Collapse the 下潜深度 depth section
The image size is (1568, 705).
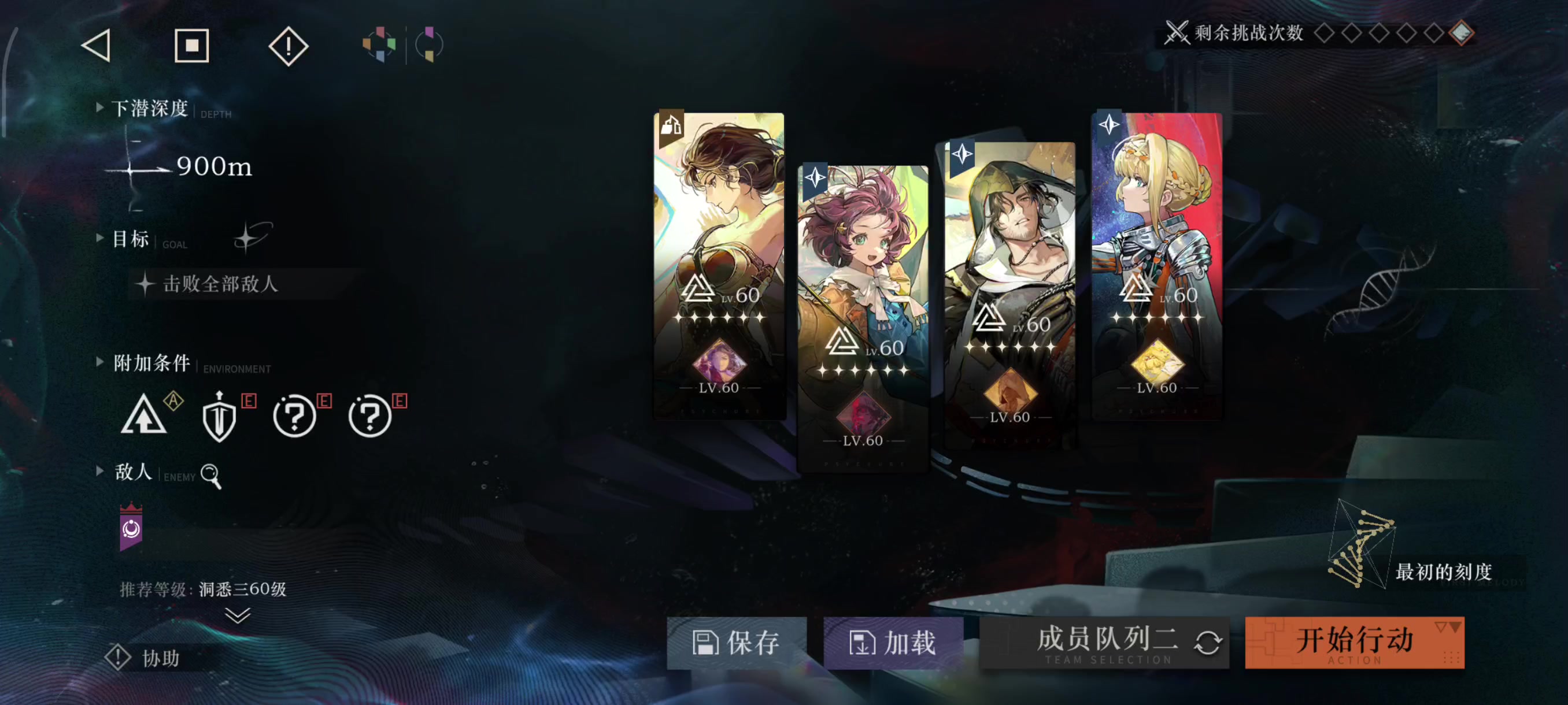(100, 106)
